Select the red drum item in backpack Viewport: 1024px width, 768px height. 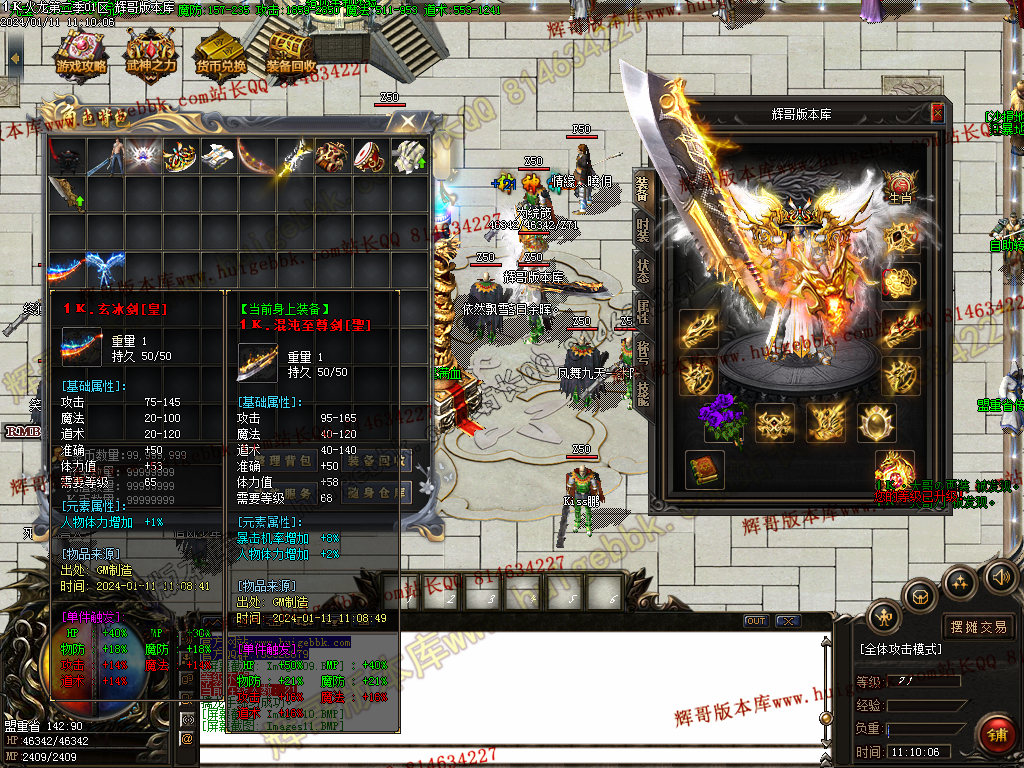(370, 156)
